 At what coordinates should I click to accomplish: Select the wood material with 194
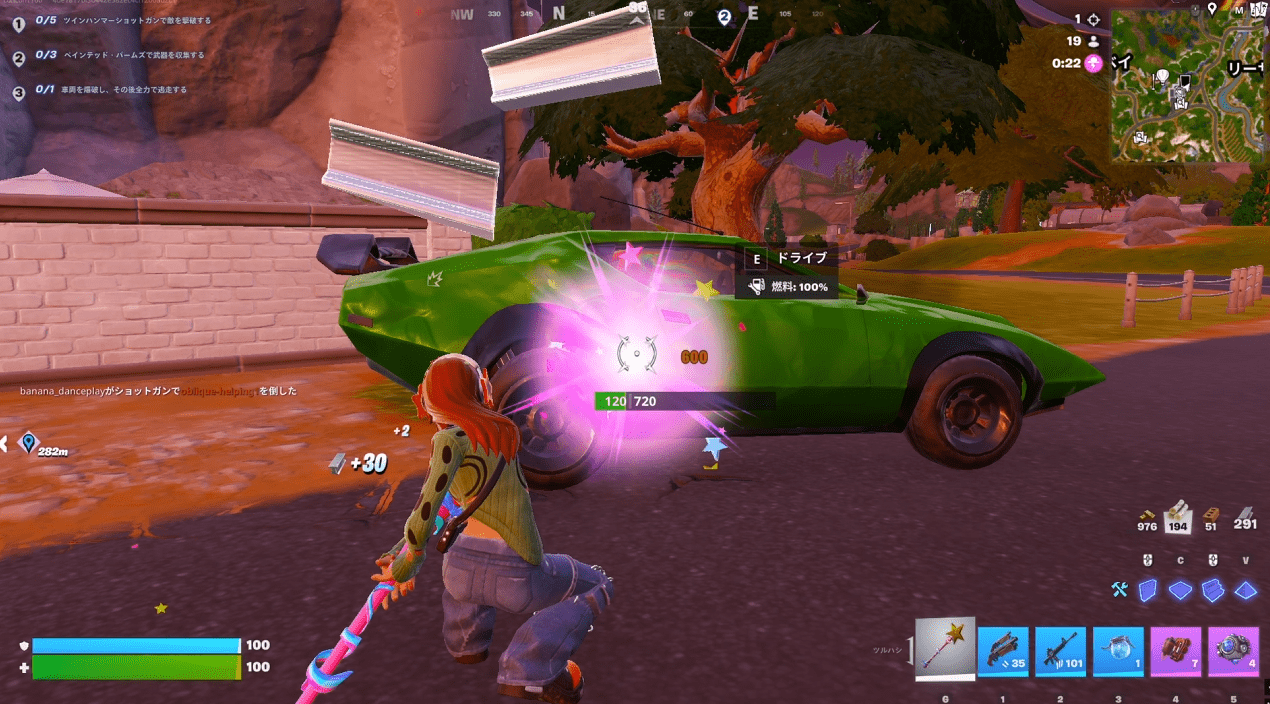click(x=1179, y=514)
